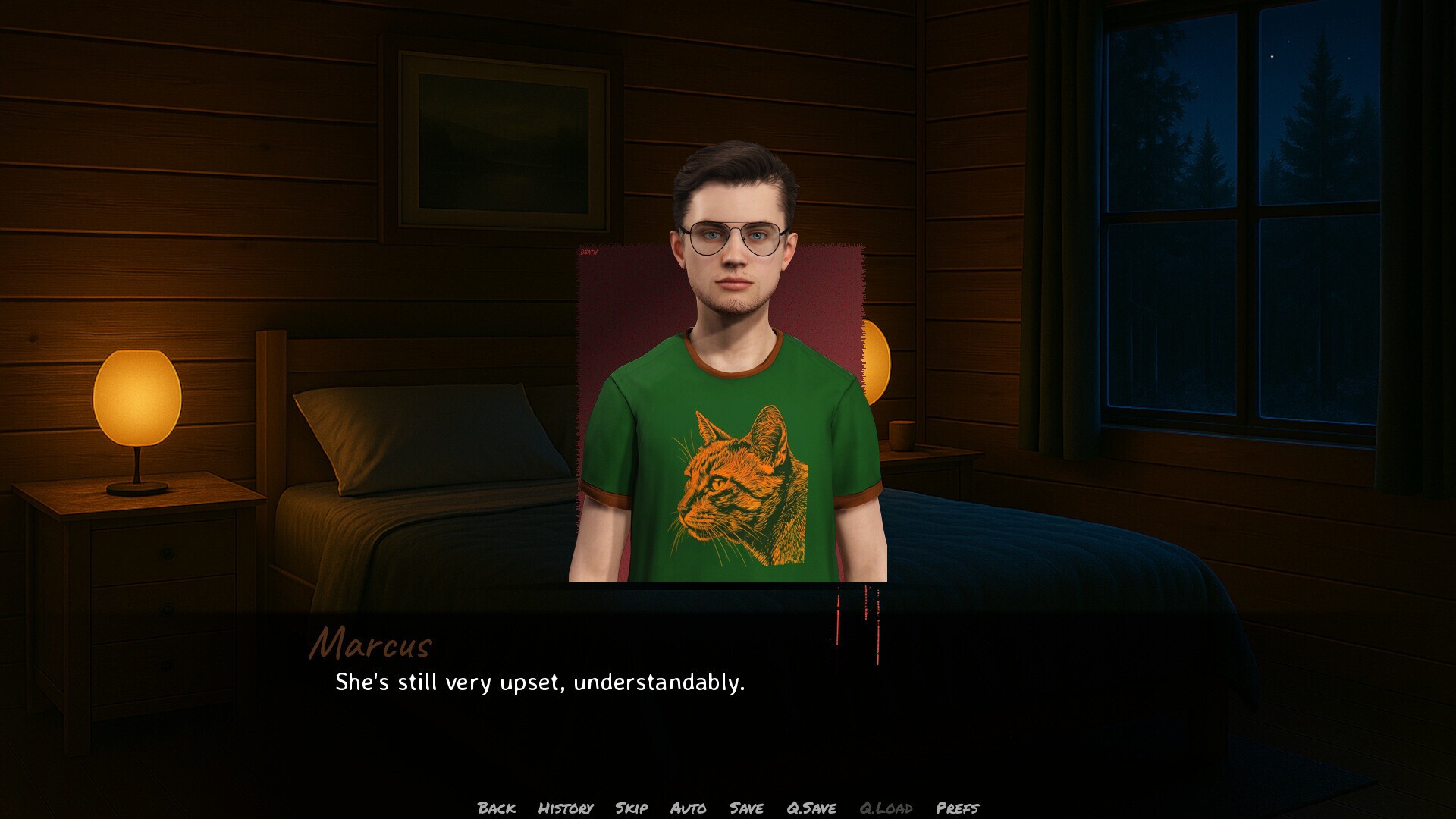Open the Save menu
Screen dimensions: 1456x819
[x=746, y=808]
